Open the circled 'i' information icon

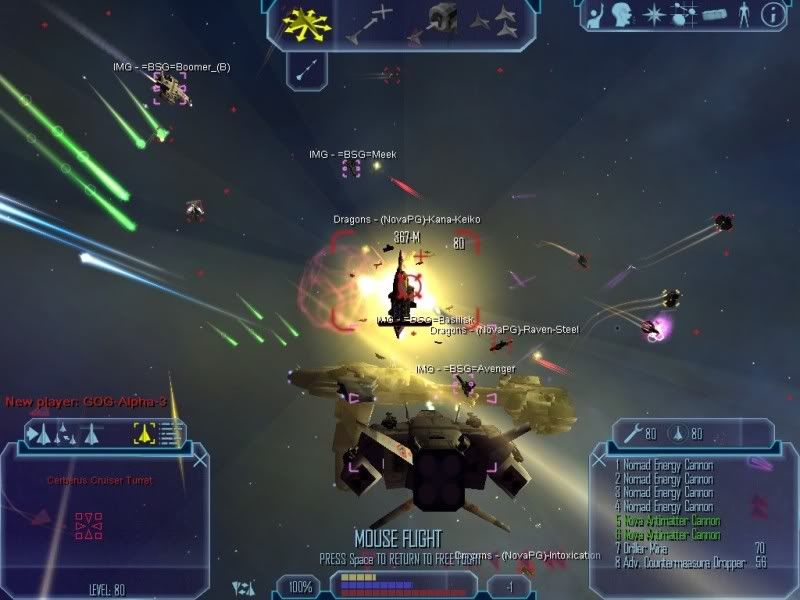pos(772,15)
